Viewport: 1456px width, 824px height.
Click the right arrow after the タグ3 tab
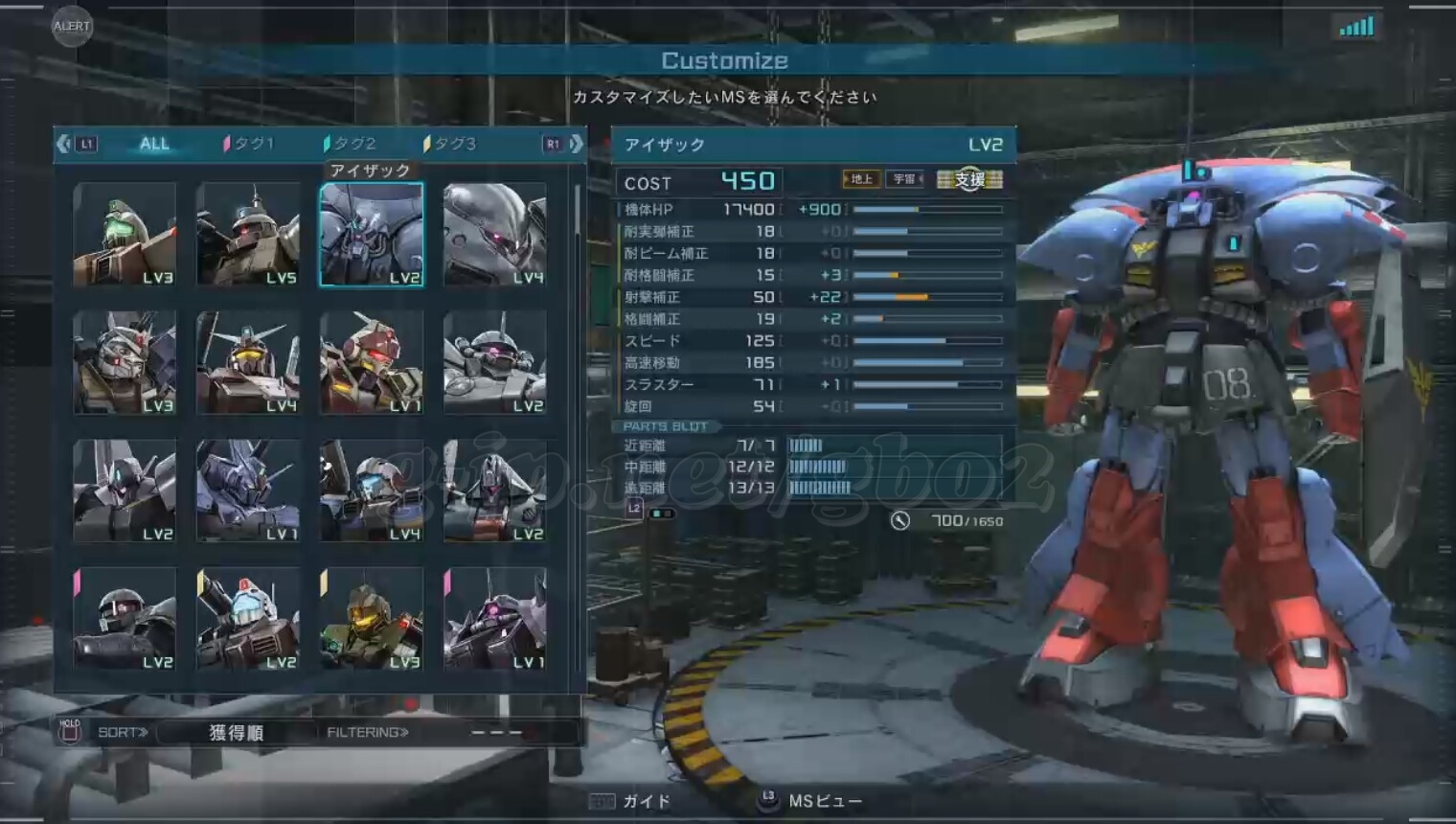[x=576, y=144]
